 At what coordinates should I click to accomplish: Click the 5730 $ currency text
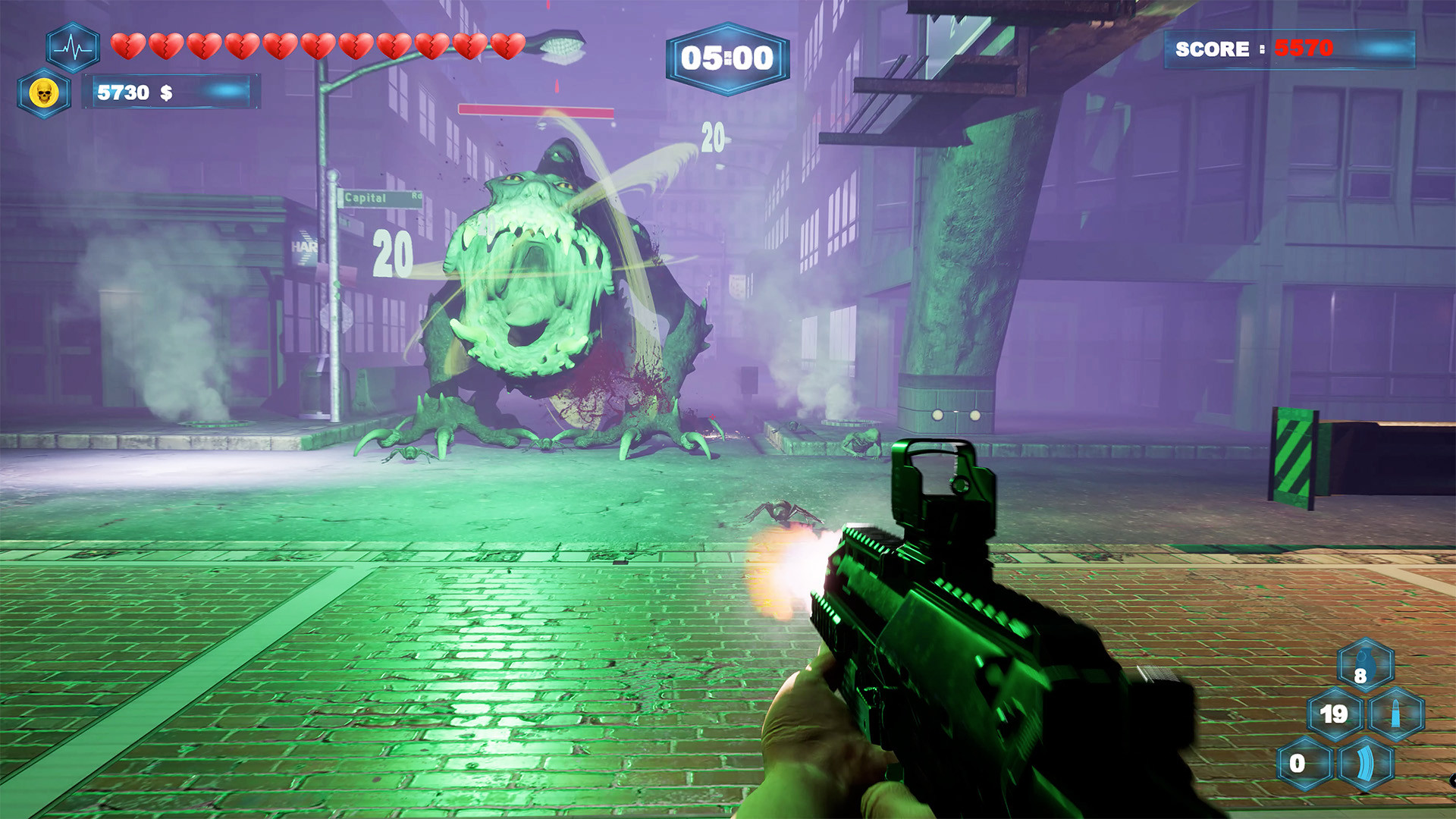[x=133, y=93]
